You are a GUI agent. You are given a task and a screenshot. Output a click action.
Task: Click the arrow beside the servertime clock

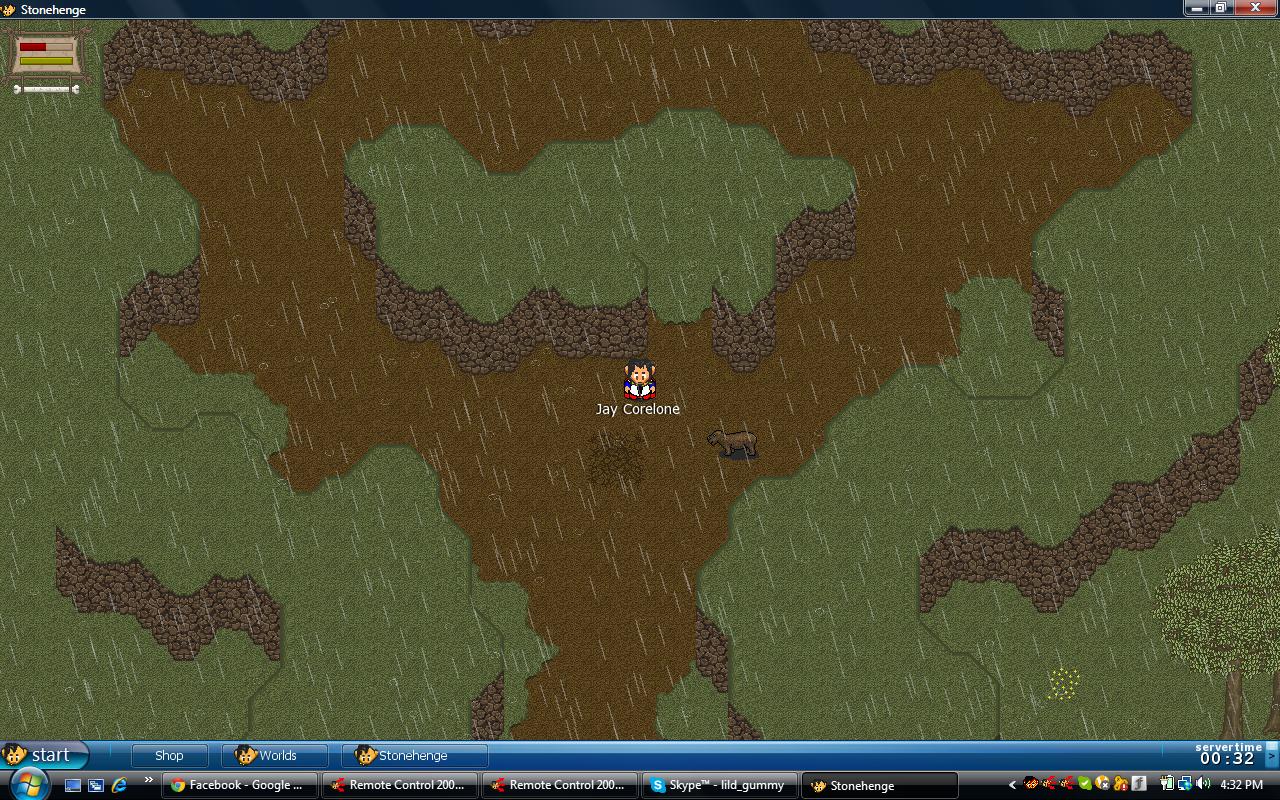pos(1272,755)
